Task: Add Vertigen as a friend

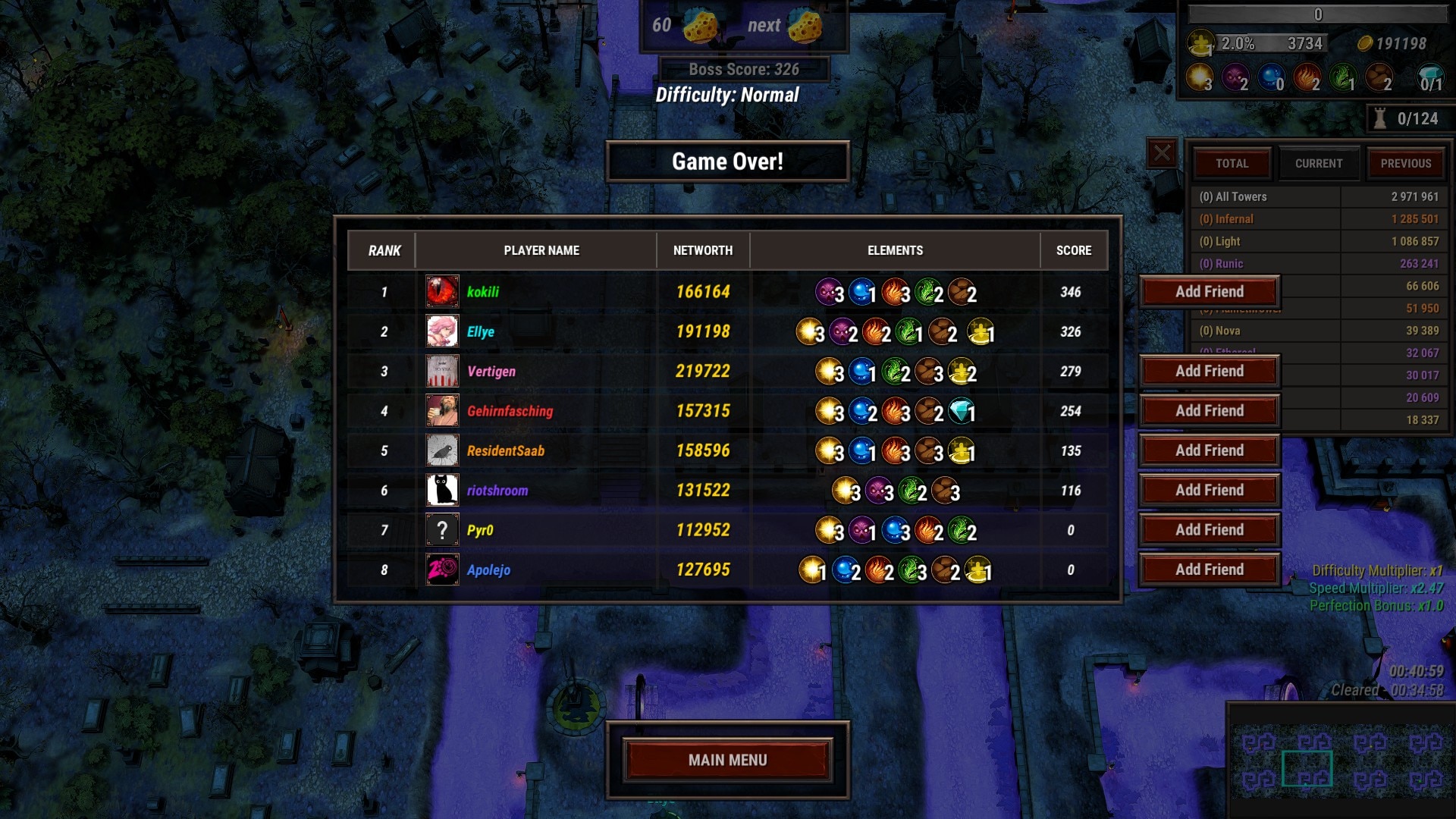Action: (x=1209, y=372)
